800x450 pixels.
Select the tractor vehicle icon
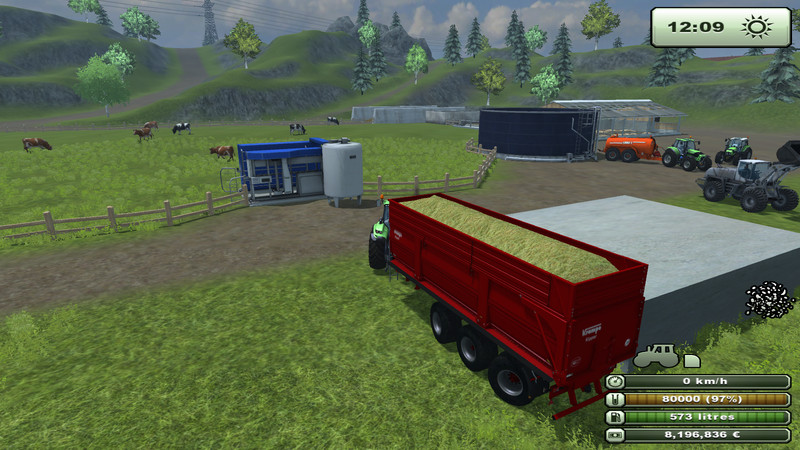point(656,357)
